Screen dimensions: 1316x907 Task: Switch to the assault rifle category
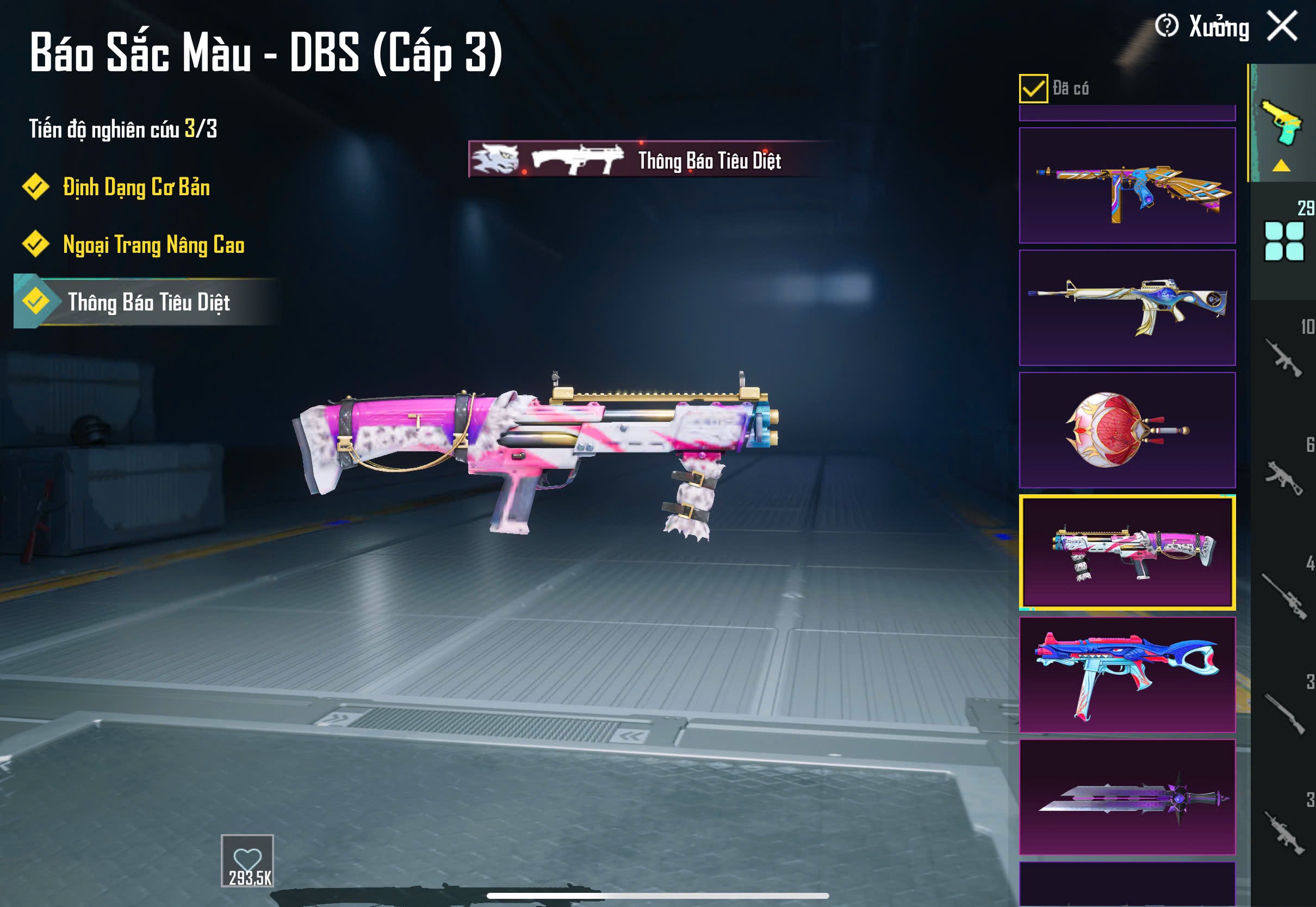click(1283, 358)
